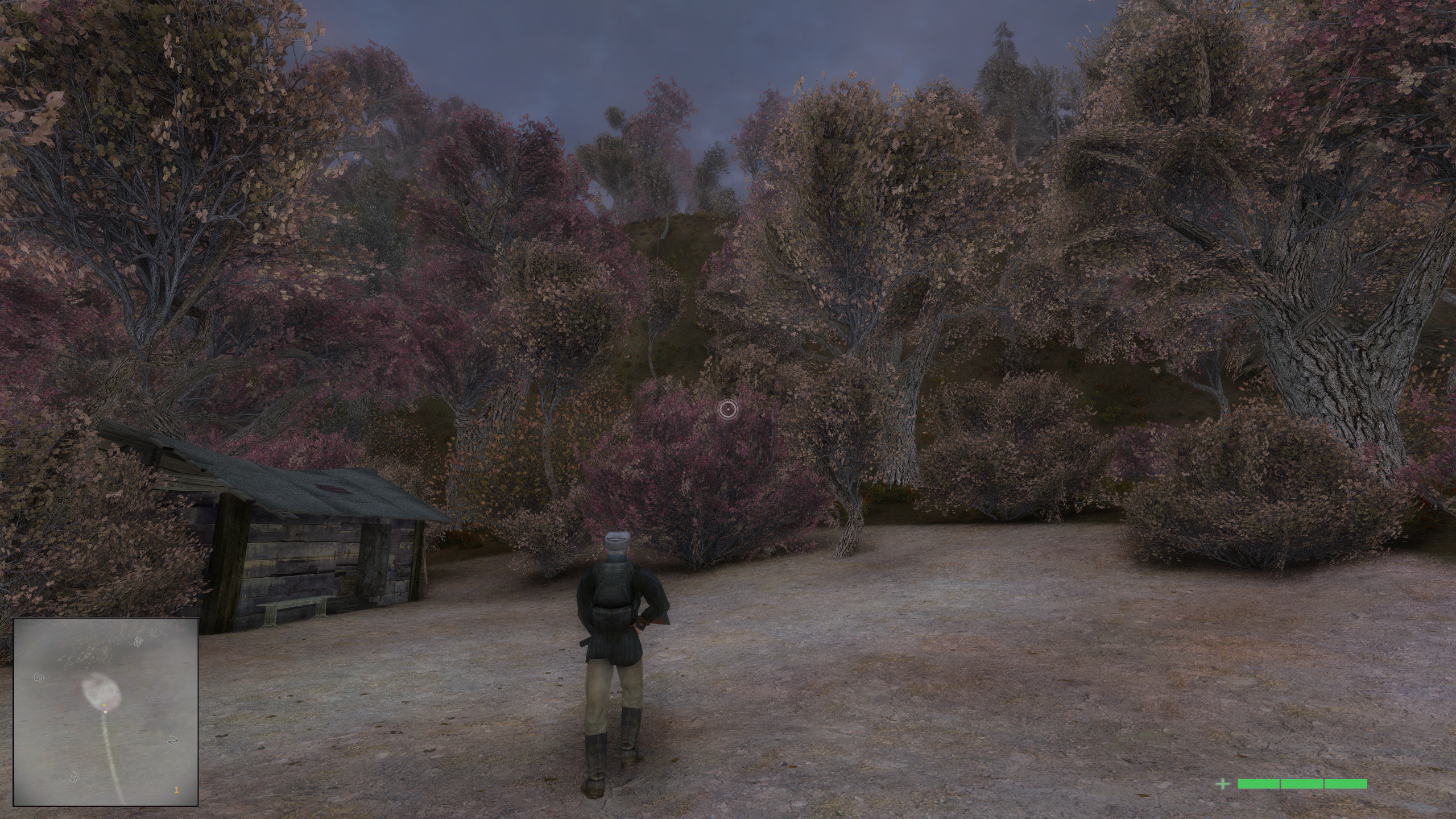Click the minimap in the corner
Viewport: 1456px width, 819px height.
(106, 712)
